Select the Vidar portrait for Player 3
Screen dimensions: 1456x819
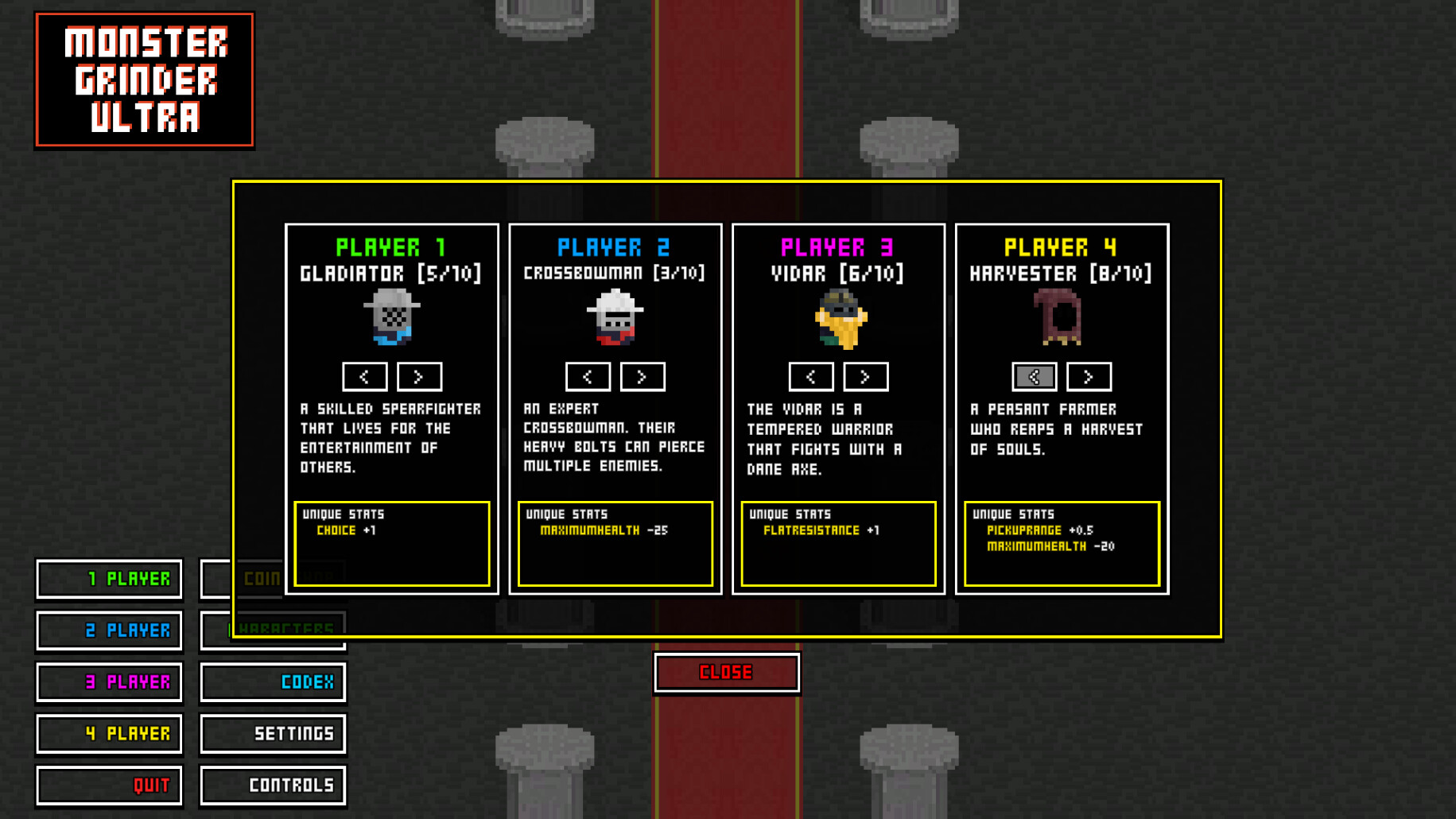pyautogui.click(x=837, y=318)
